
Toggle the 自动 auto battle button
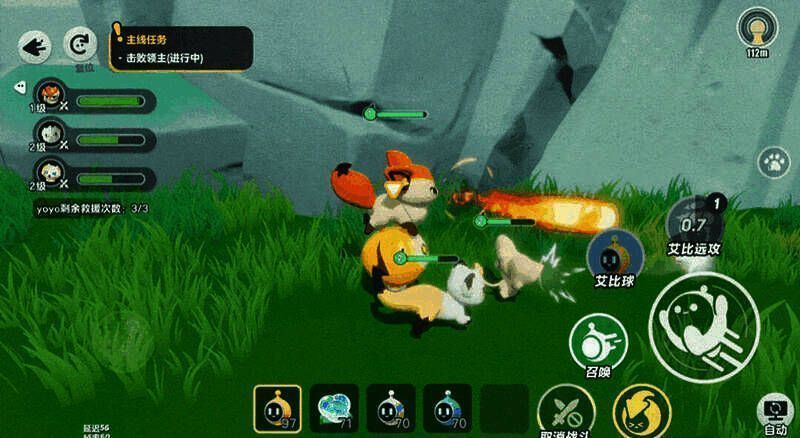(776, 412)
